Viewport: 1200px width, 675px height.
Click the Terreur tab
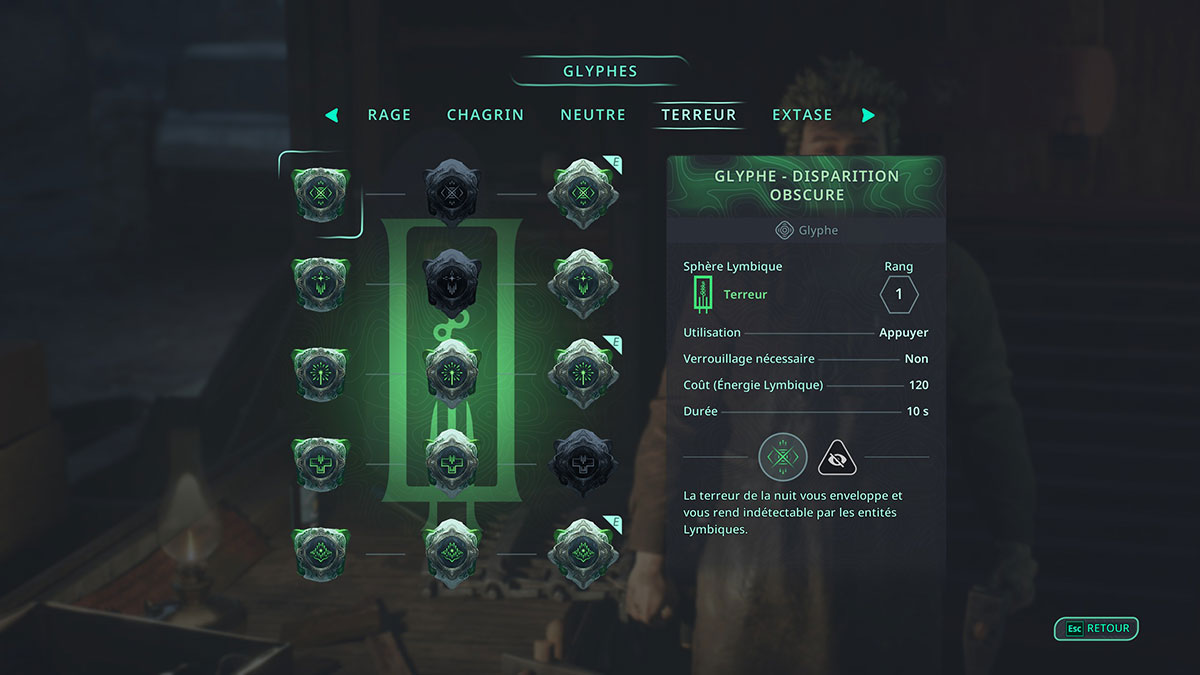(x=699, y=115)
